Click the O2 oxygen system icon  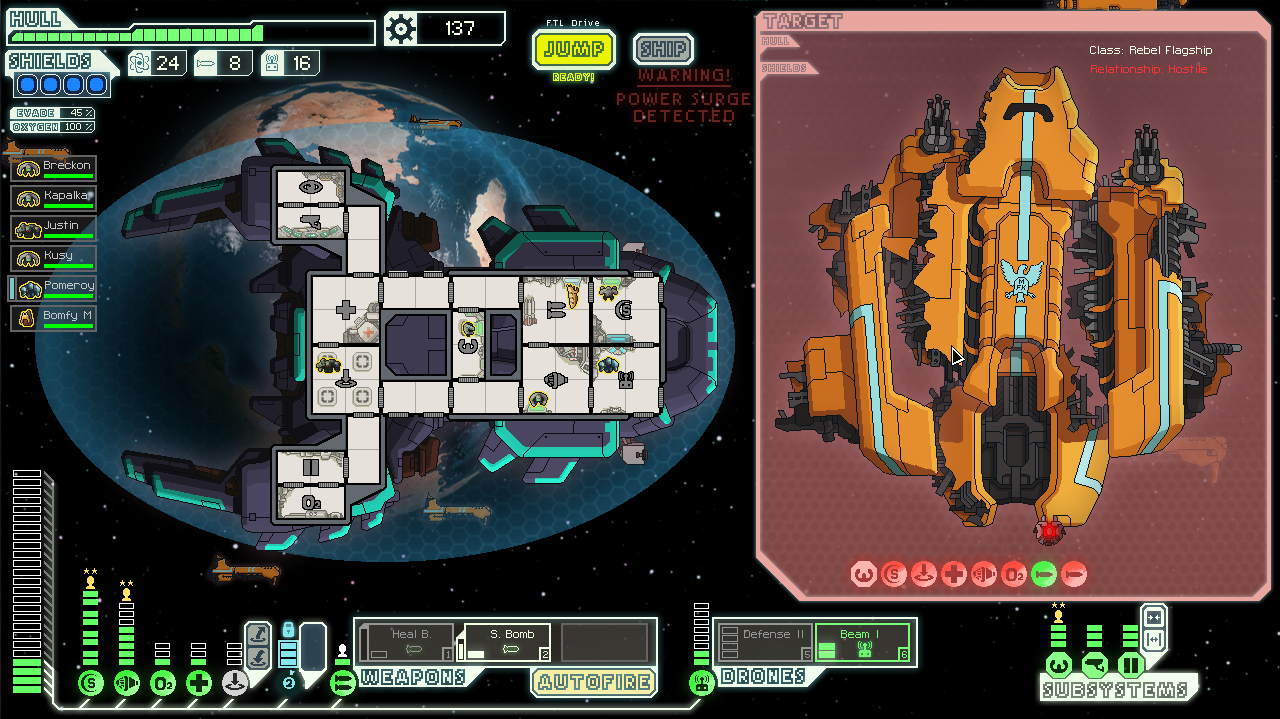point(163,684)
